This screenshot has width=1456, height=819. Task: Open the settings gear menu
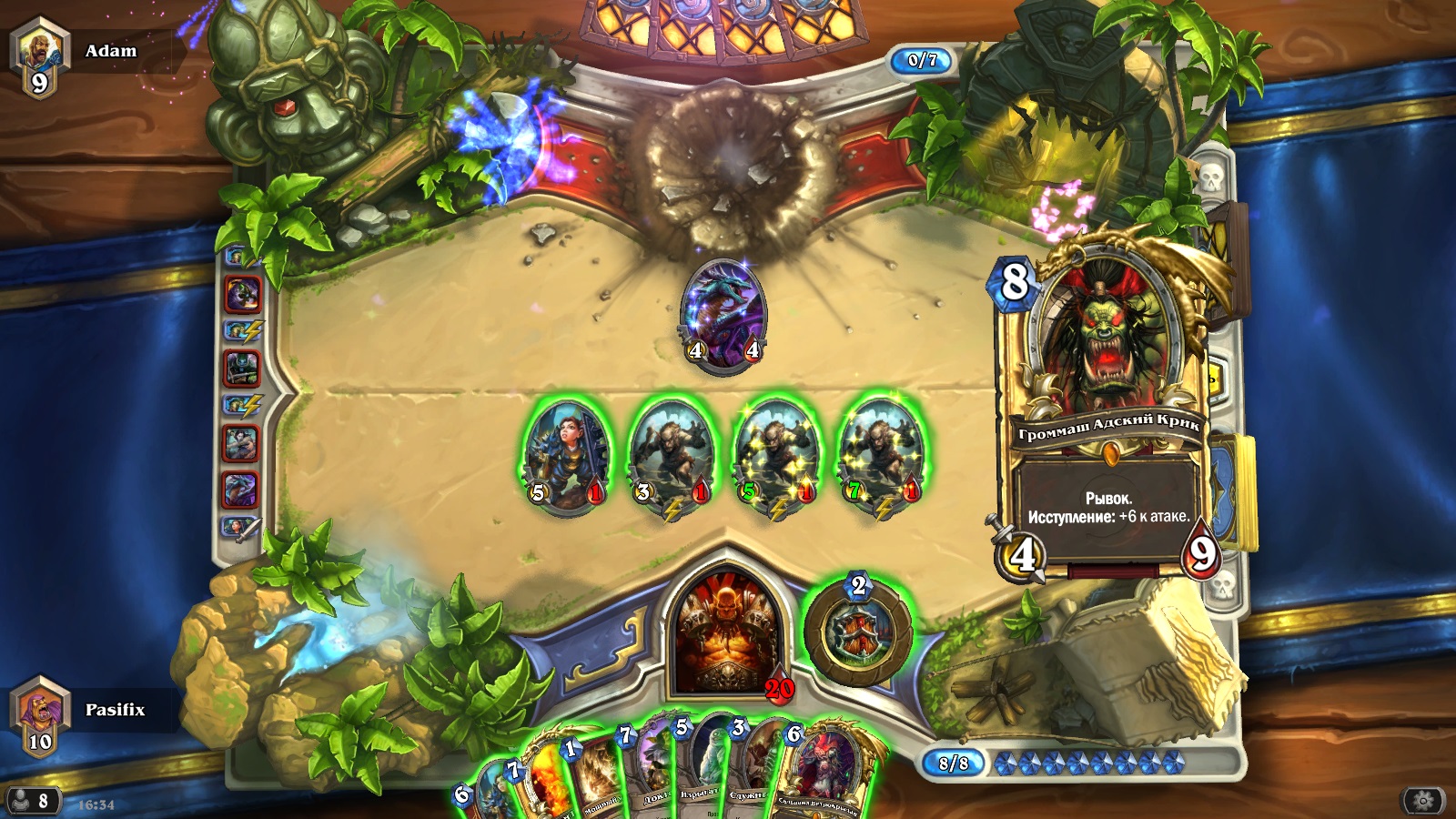coord(1423,801)
